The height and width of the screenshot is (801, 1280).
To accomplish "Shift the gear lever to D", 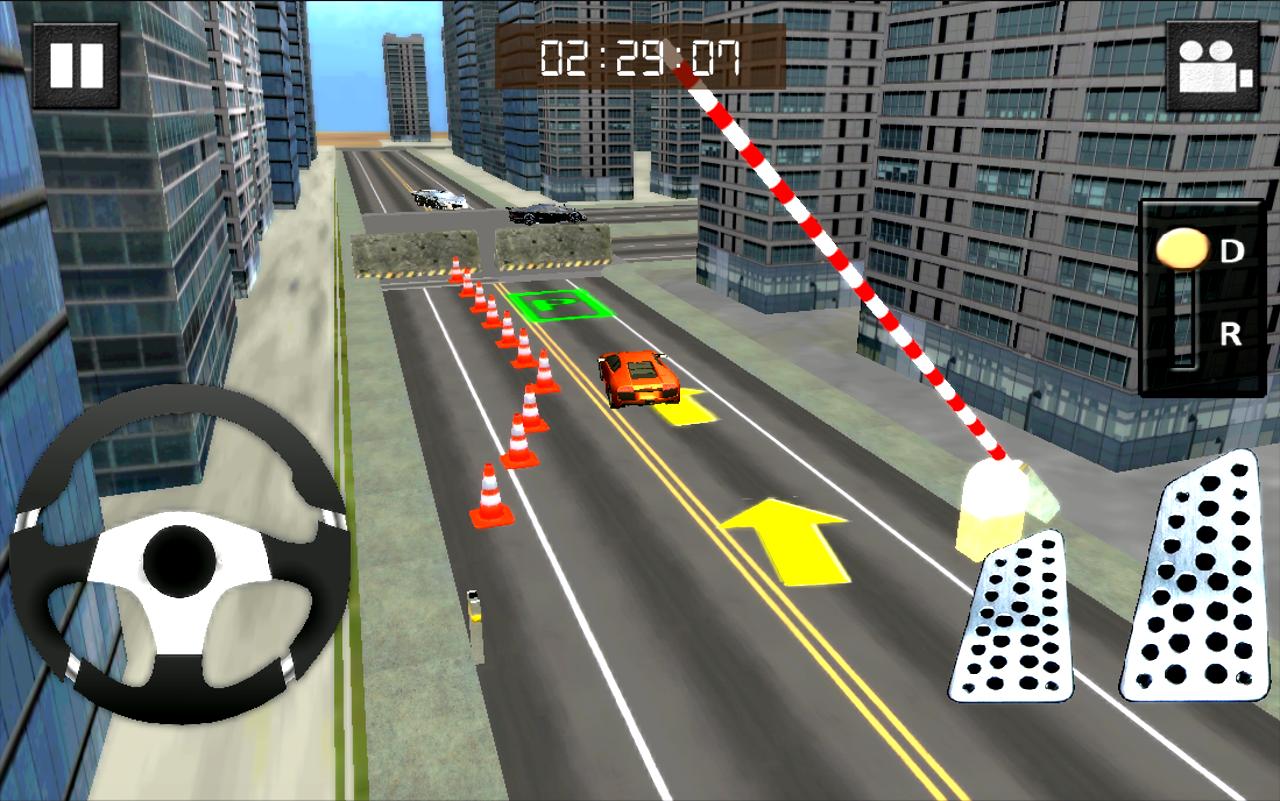I will 1231,251.
